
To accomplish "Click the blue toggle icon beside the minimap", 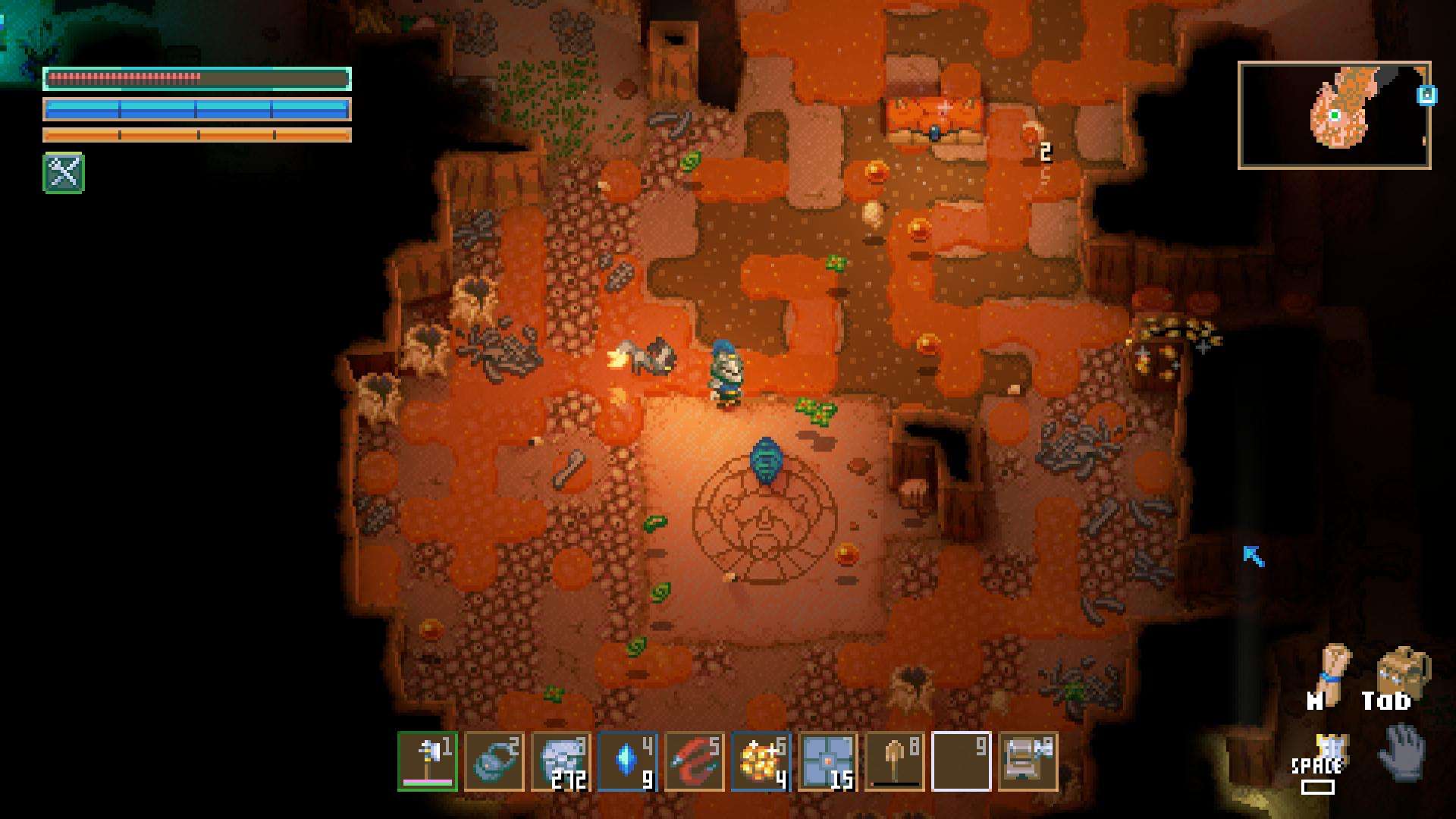I will pyautogui.click(x=1426, y=96).
